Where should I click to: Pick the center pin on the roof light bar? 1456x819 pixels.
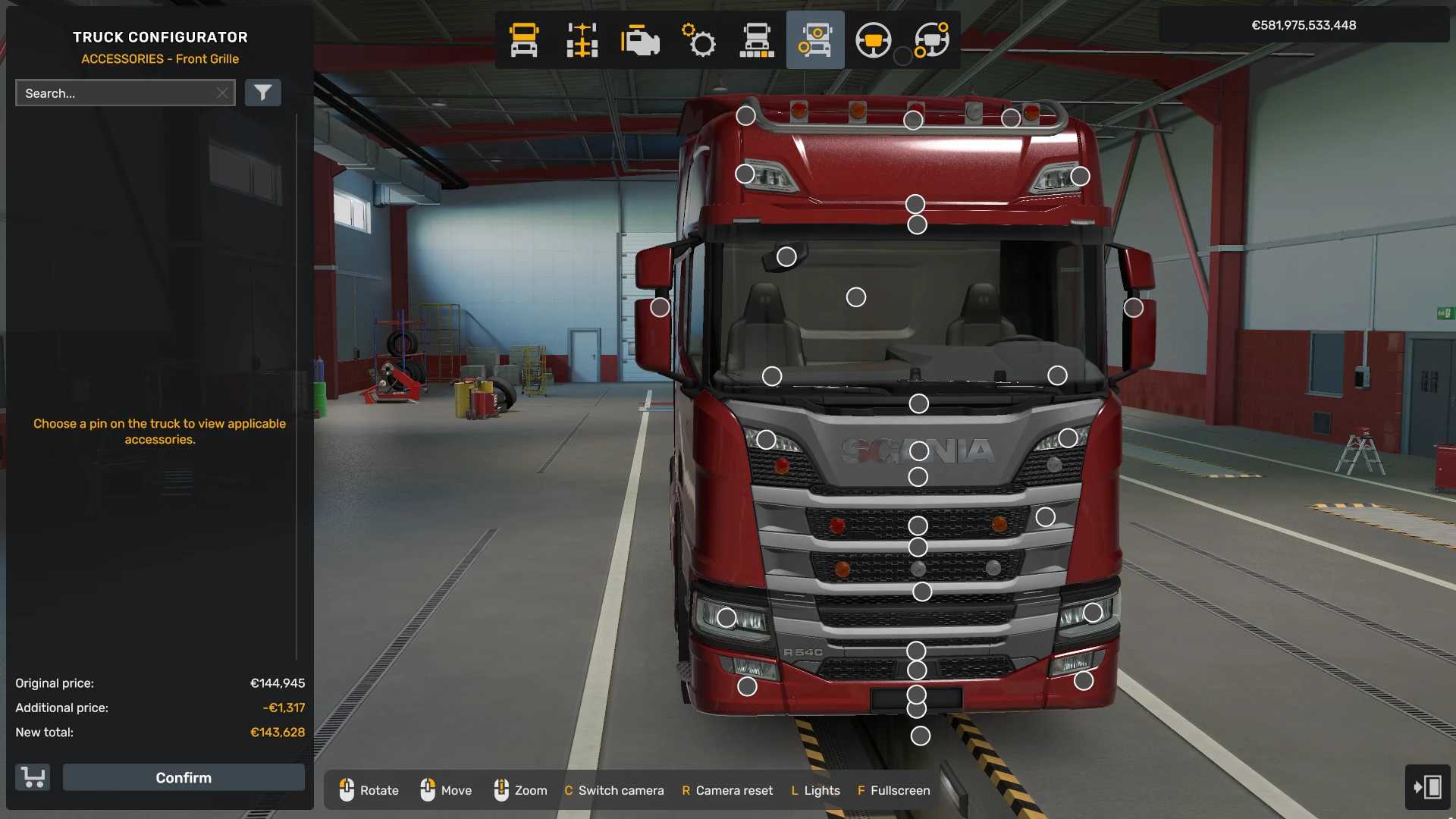[913, 120]
